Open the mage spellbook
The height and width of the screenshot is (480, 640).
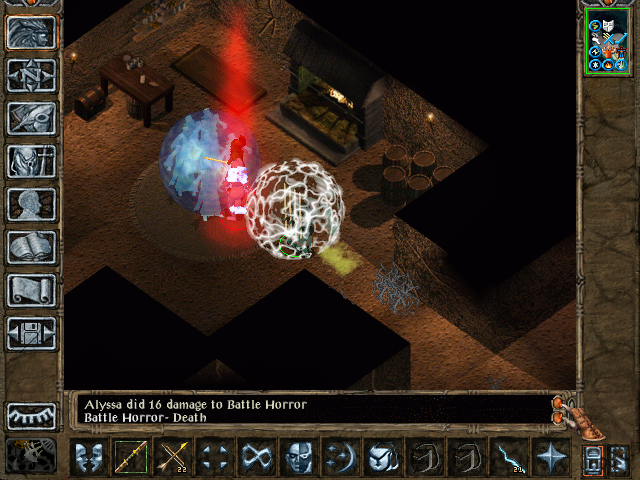coord(31,247)
